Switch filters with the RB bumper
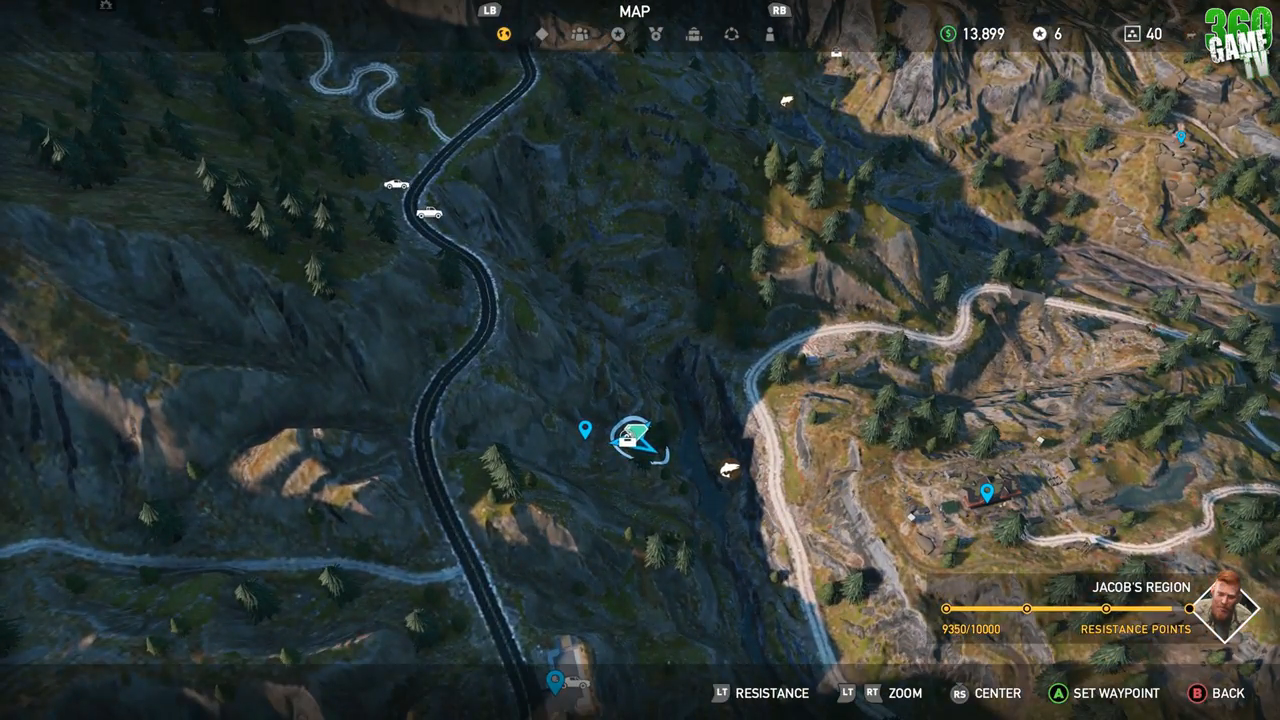The width and height of the screenshot is (1280, 720). (779, 11)
